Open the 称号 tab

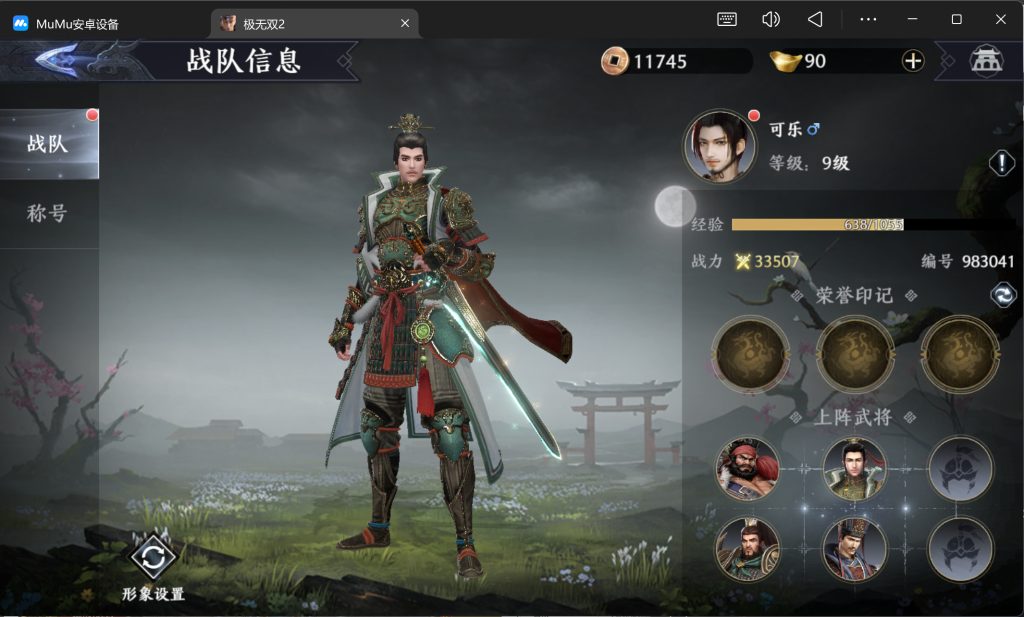tap(48, 213)
